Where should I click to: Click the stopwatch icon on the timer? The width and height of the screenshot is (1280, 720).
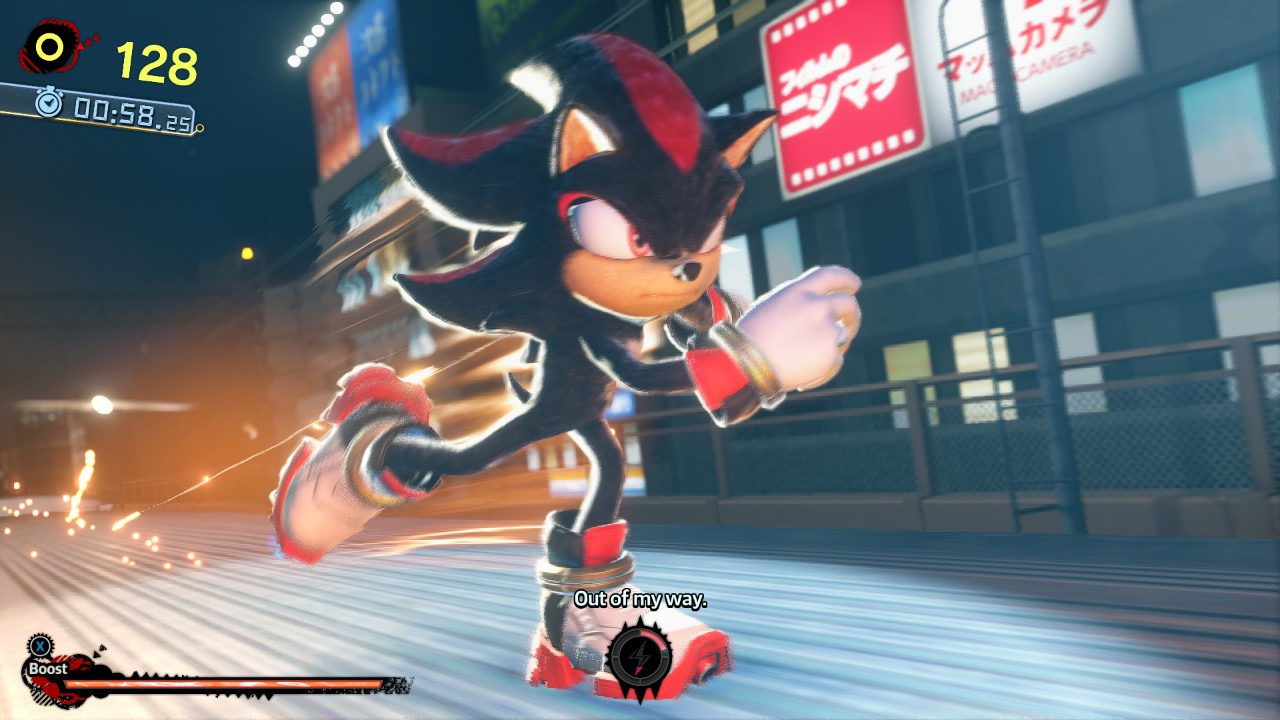48,102
